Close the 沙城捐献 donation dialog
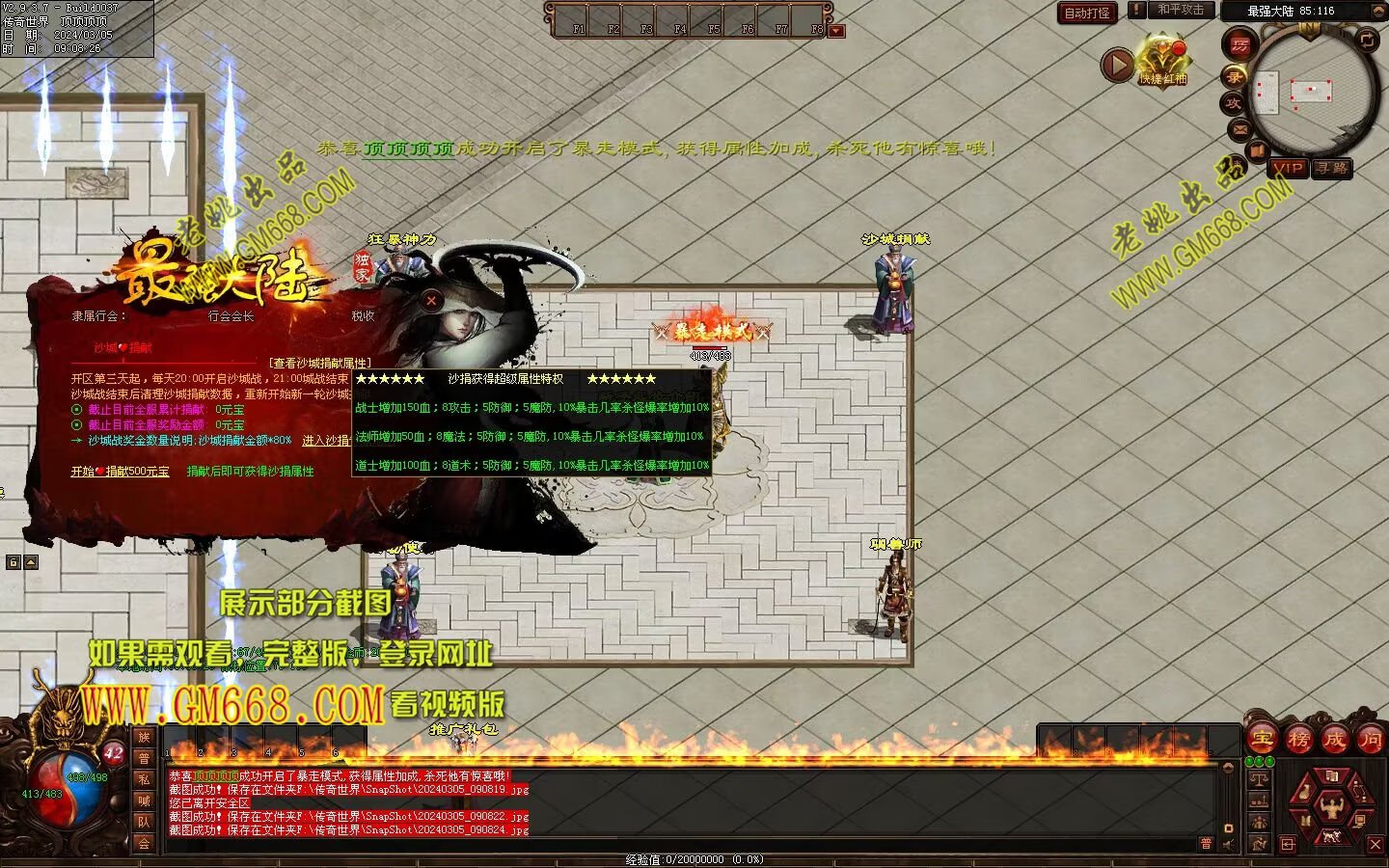The image size is (1389, 868). coord(431,301)
